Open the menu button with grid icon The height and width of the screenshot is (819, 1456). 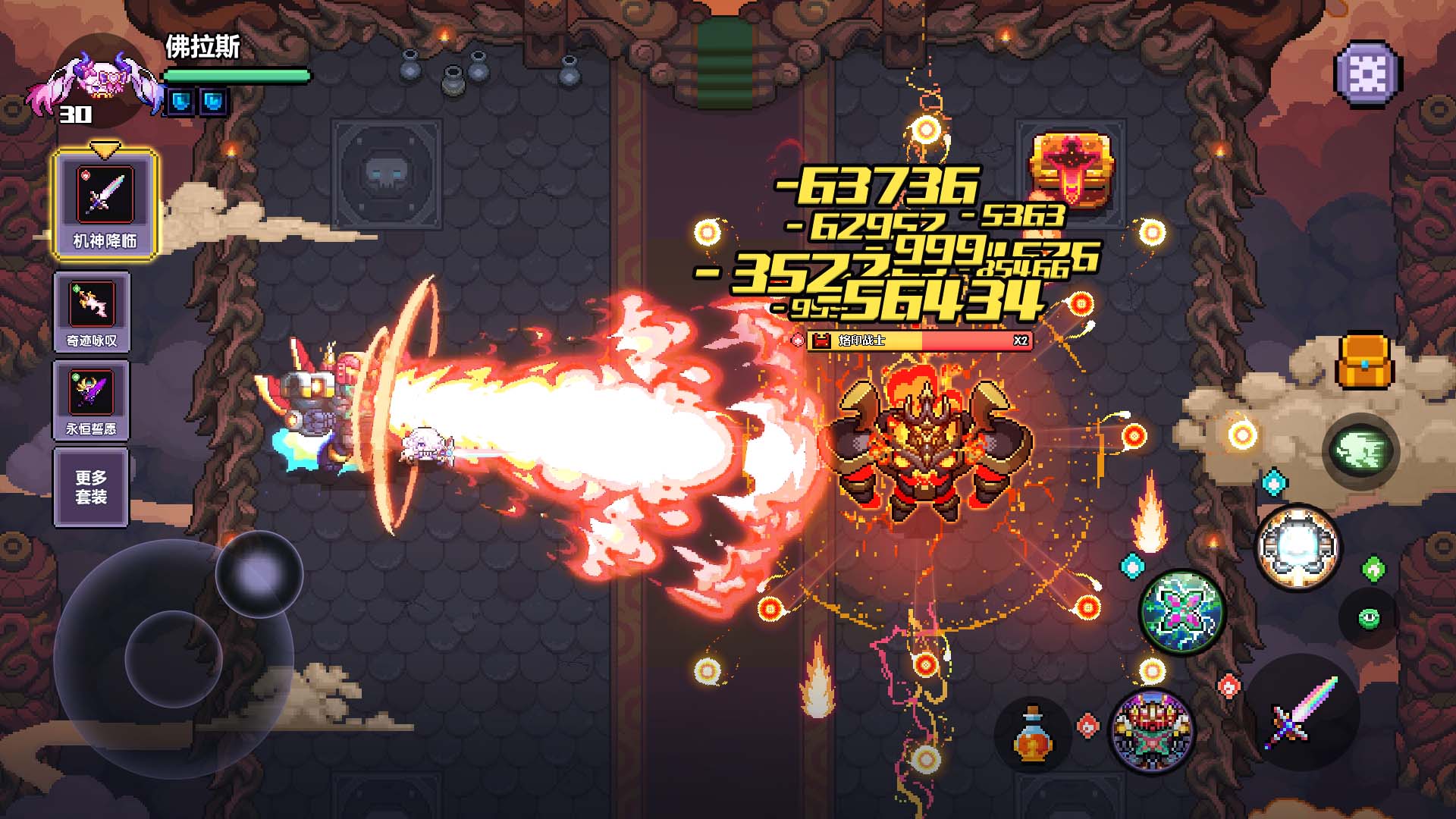pos(1368,74)
